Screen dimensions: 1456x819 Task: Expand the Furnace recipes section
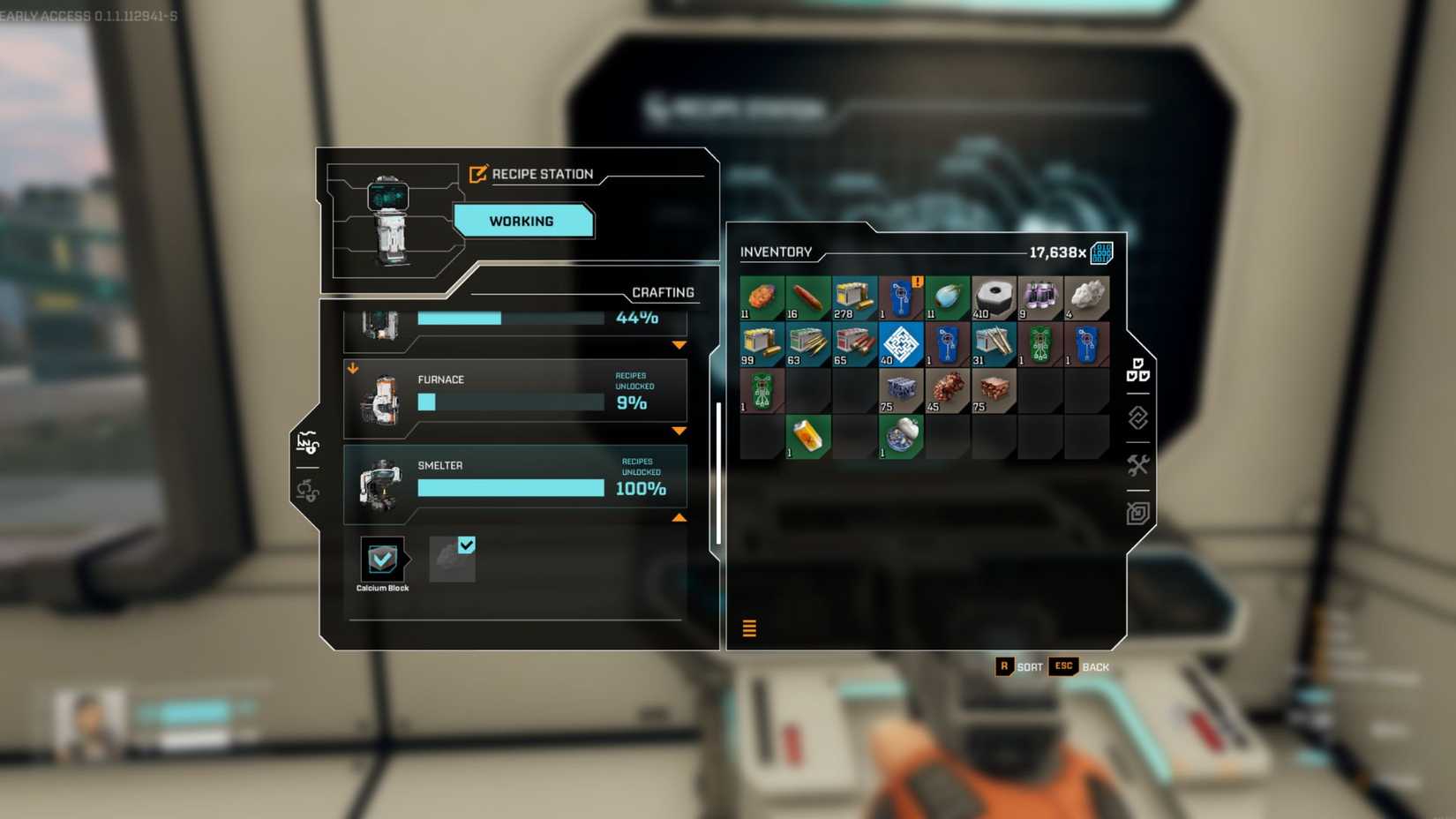coord(679,431)
